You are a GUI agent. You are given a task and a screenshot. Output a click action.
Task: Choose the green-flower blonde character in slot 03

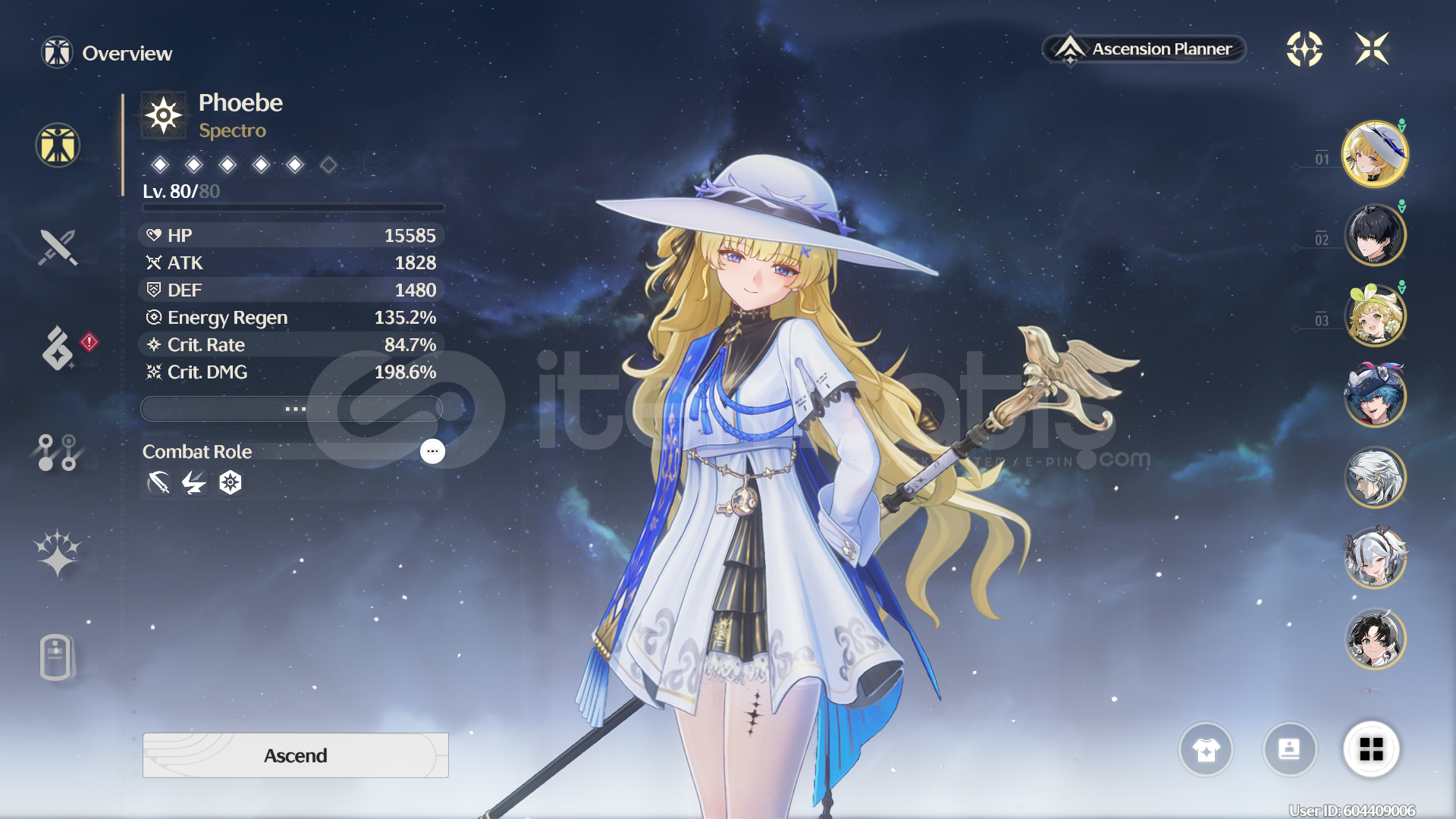point(1374,315)
